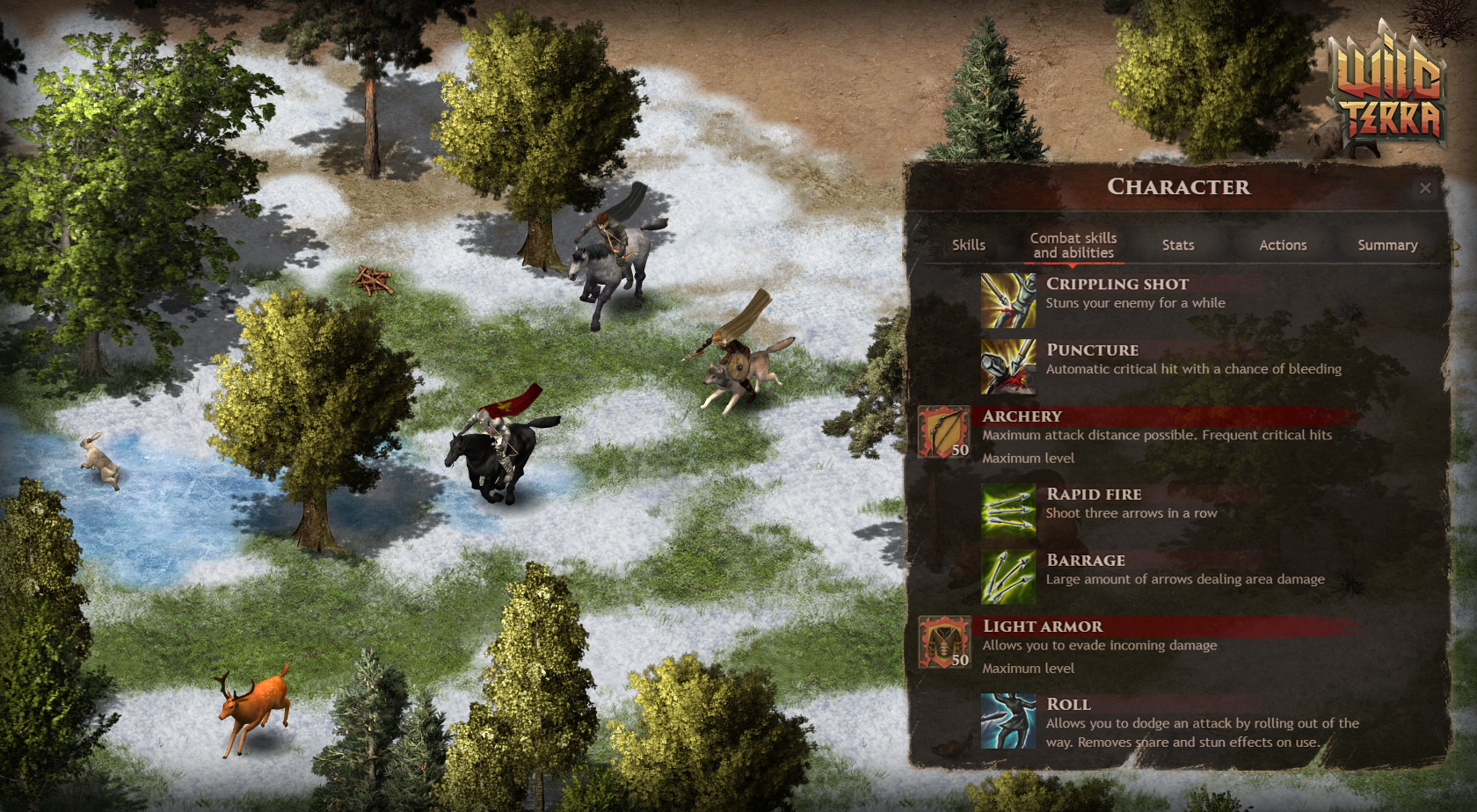
Task: Select the Crippling Shot ability icon
Action: [1008, 301]
